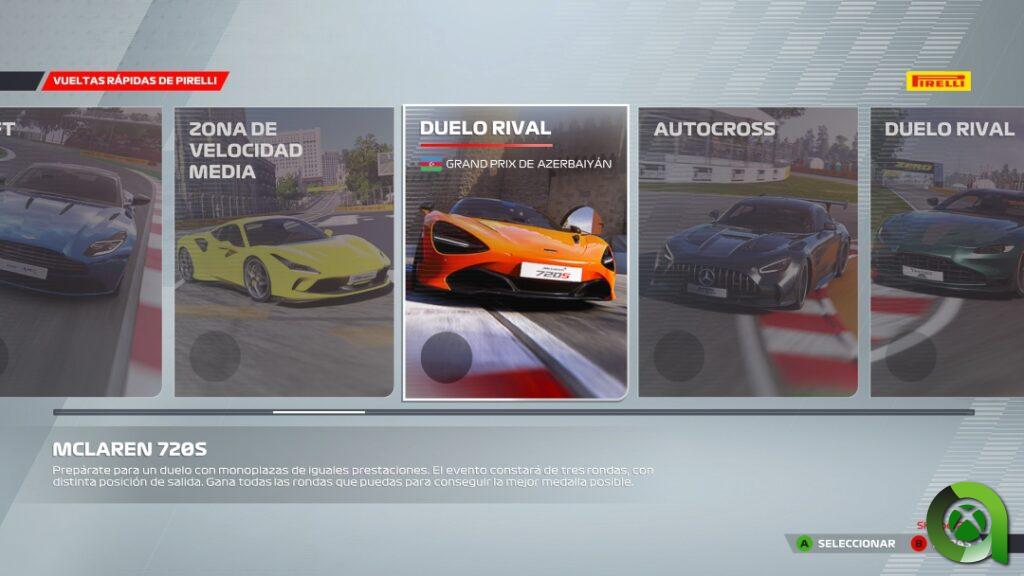Choose the Duelo Rival card with orange McLaren
This screenshot has width=1024, height=576.
(515, 252)
